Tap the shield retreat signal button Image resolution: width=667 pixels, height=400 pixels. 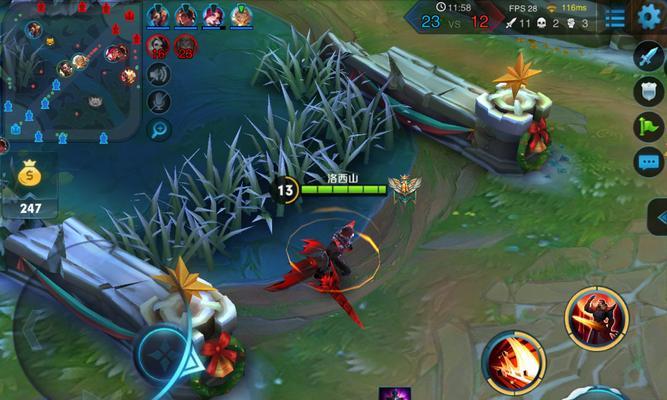click(x=649, y=91)
